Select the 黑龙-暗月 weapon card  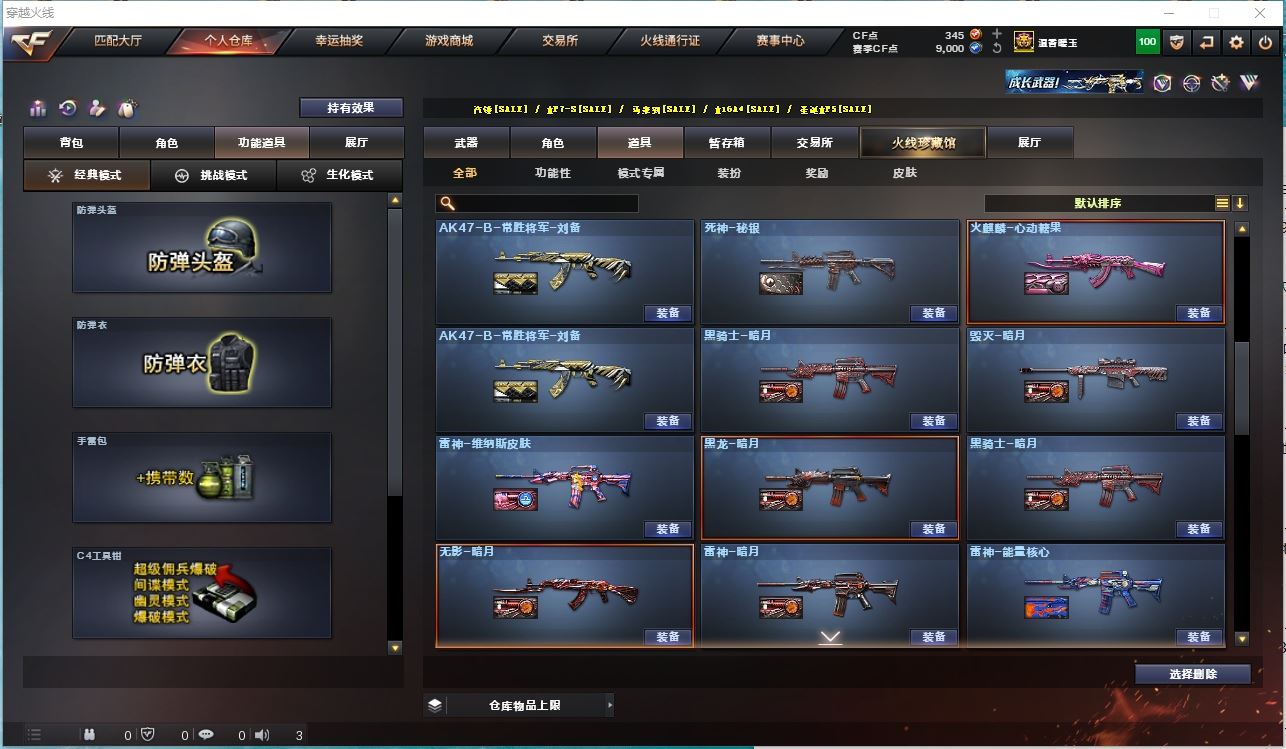click(x=829, y=487)
